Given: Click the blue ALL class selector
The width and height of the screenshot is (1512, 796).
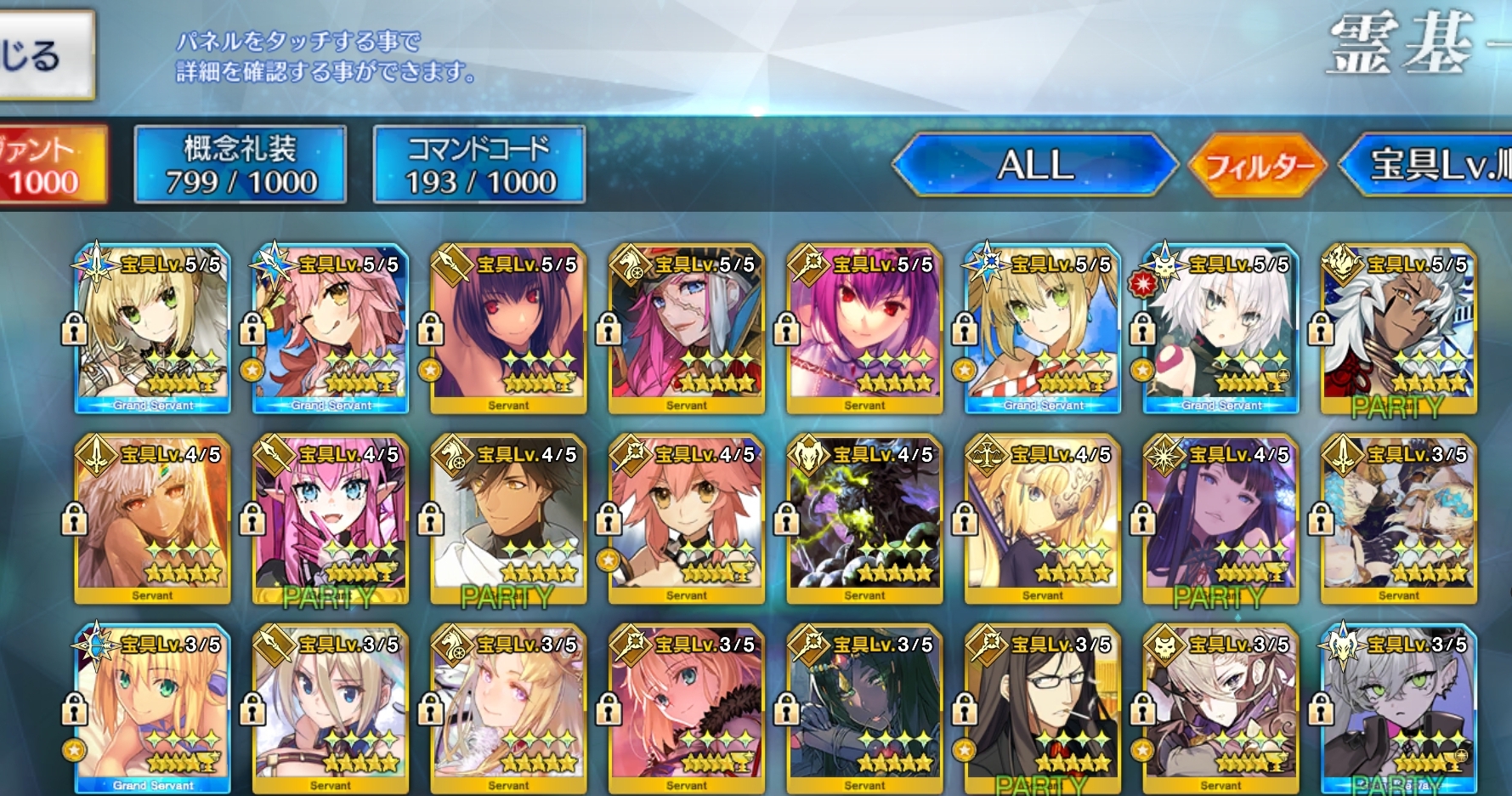Looking at the screenshot, I should [x=1035, y=165].
